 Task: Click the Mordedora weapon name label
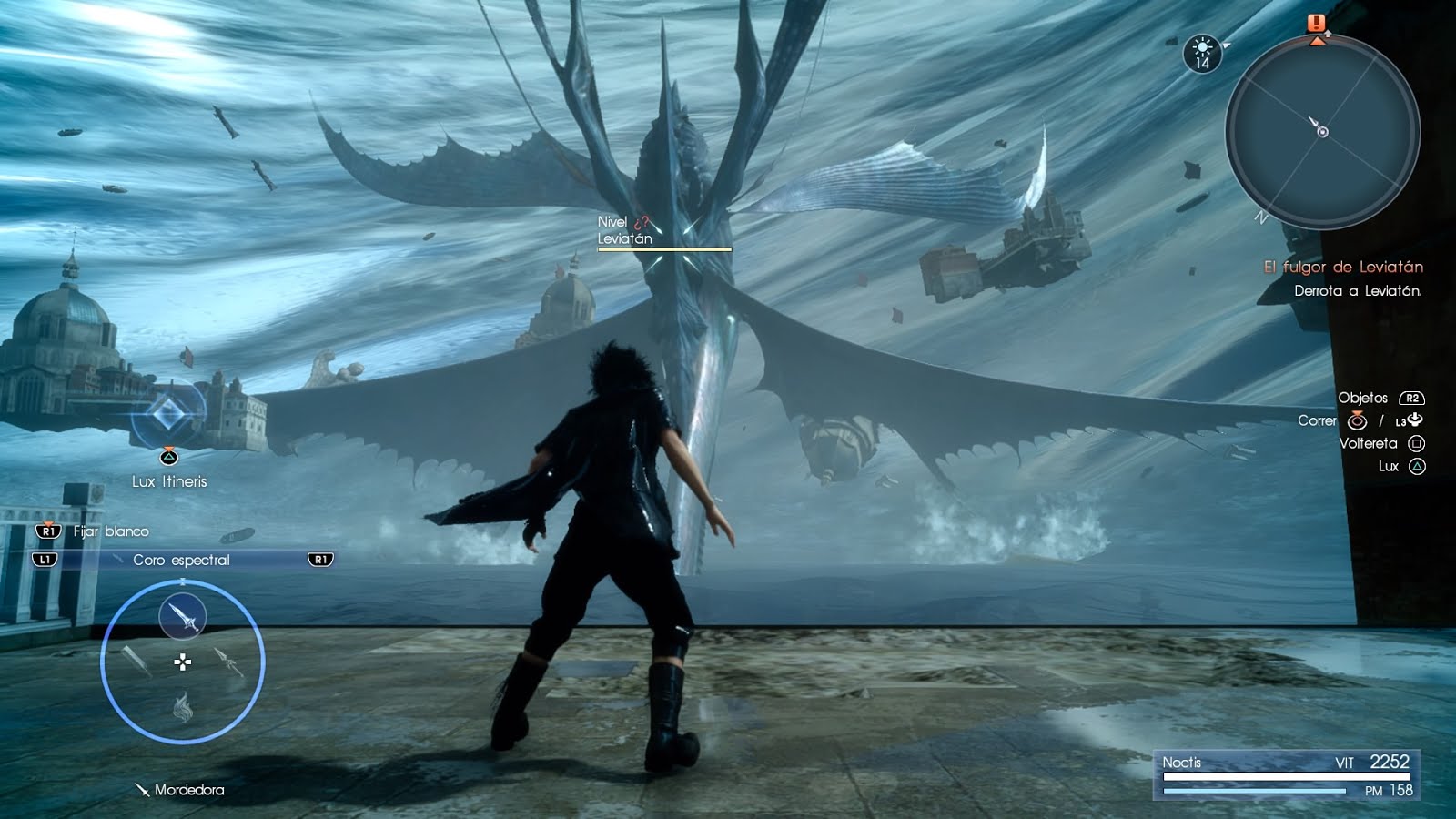point(188,790)
